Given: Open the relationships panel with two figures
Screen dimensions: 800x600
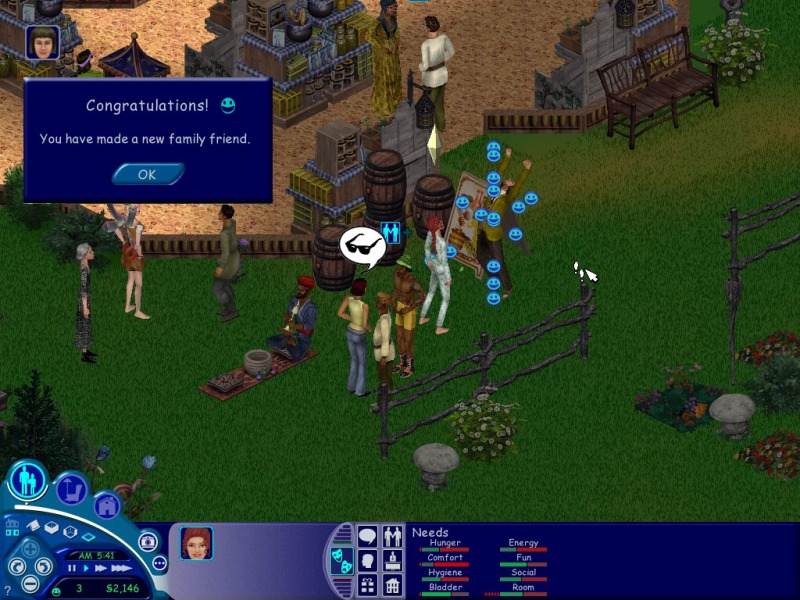Looking at the screenshot, I should (x=393, y=537).
